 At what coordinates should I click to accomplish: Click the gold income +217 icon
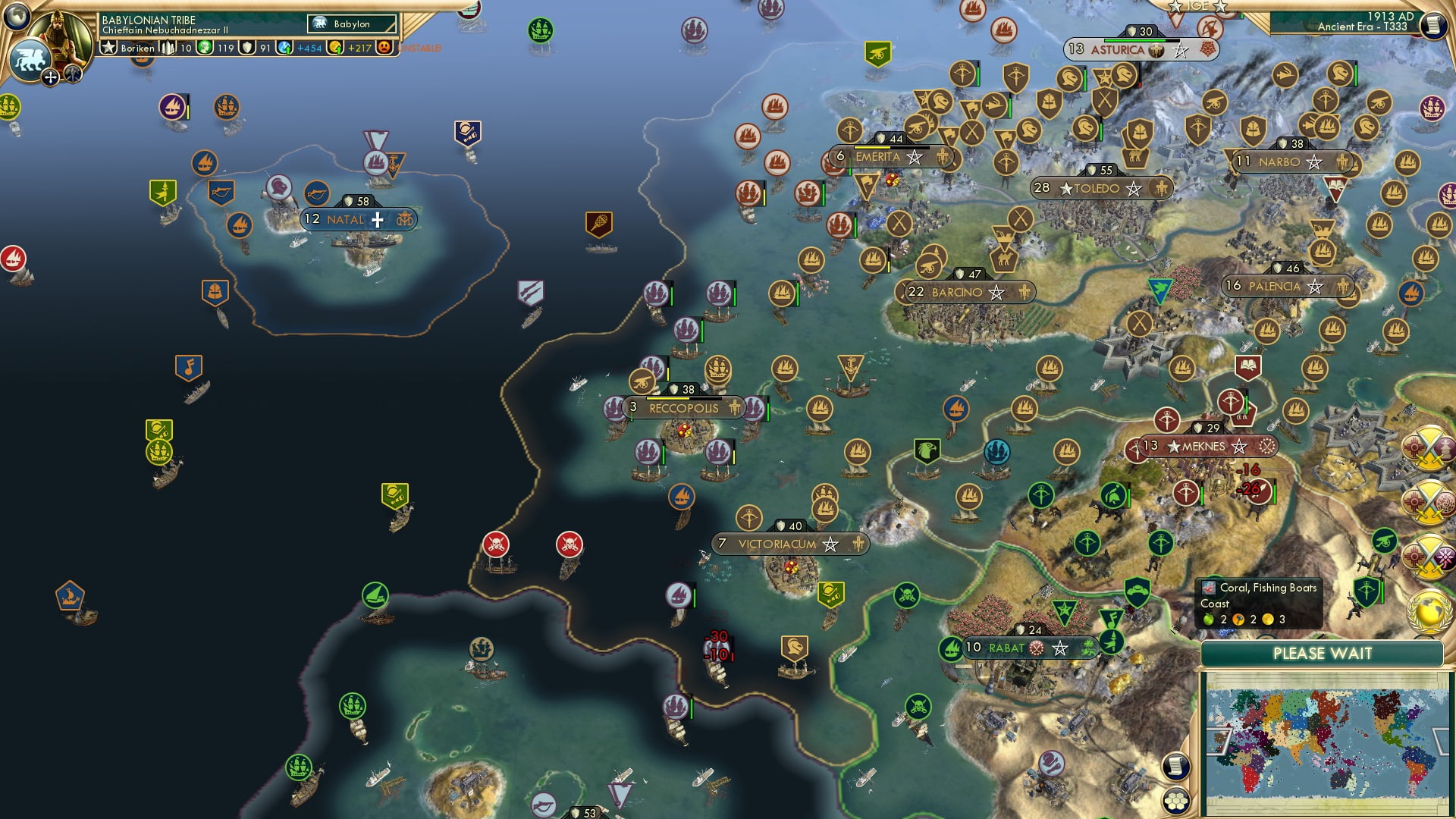[x=334, y=48]
